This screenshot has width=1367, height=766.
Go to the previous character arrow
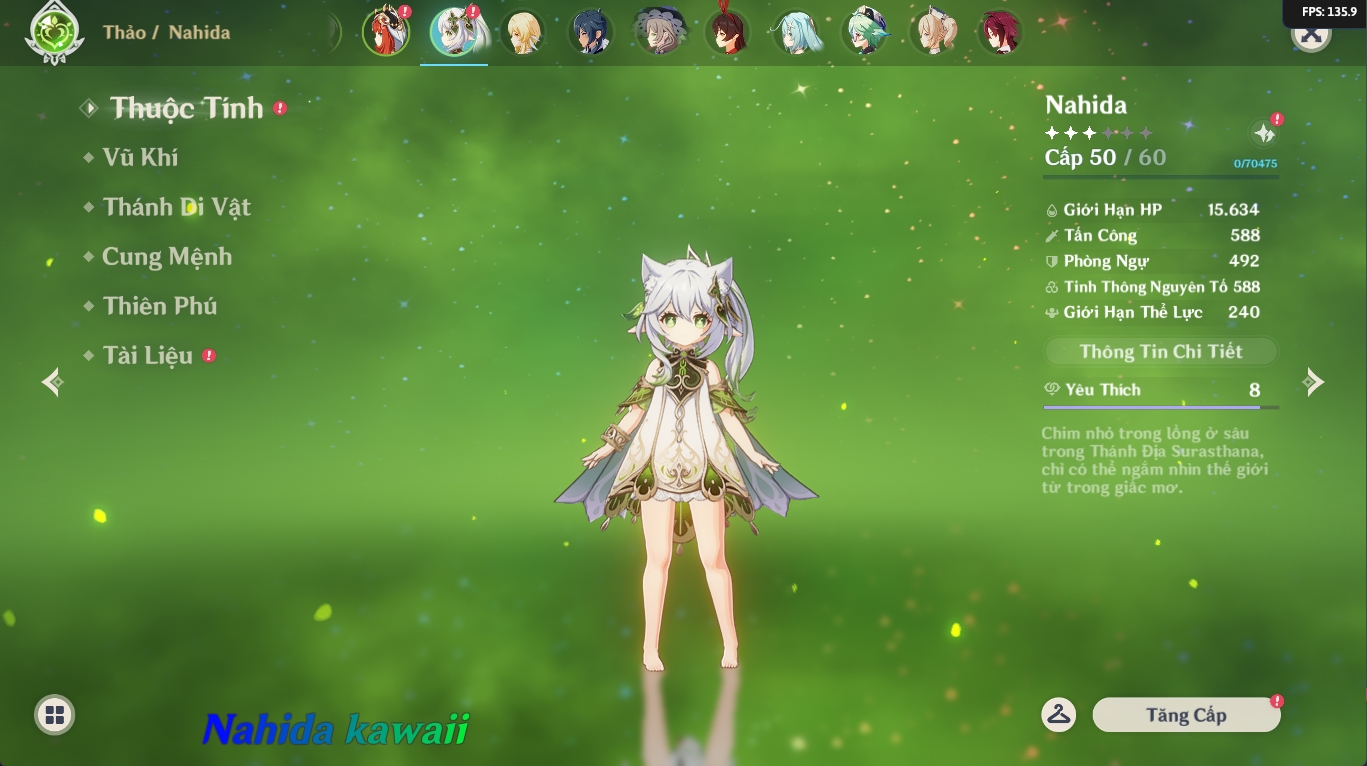pyautogui.click(x=53, y=381)
